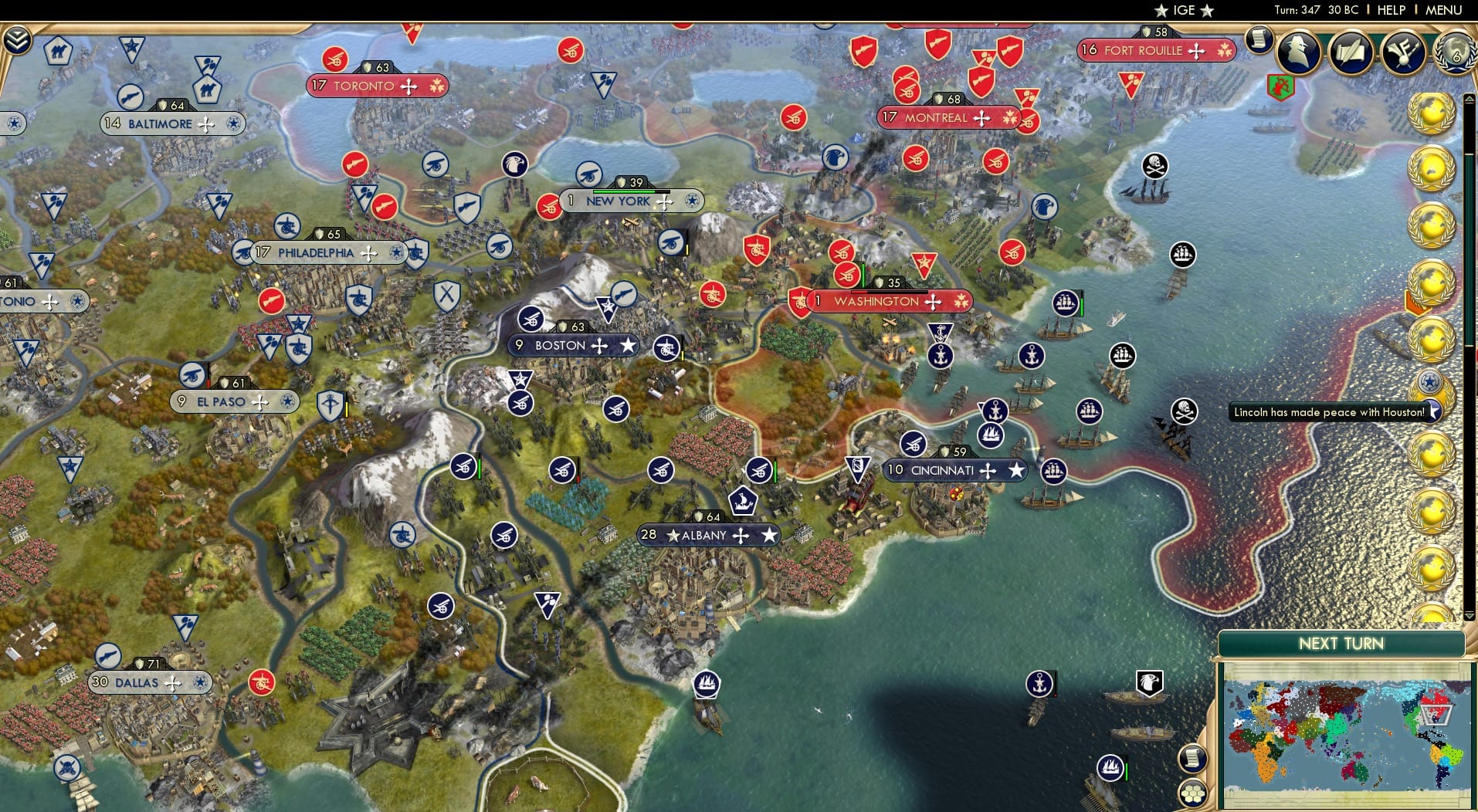Open the Culture overview icon
1478x812 pixels.
(x=1403, y=52)
